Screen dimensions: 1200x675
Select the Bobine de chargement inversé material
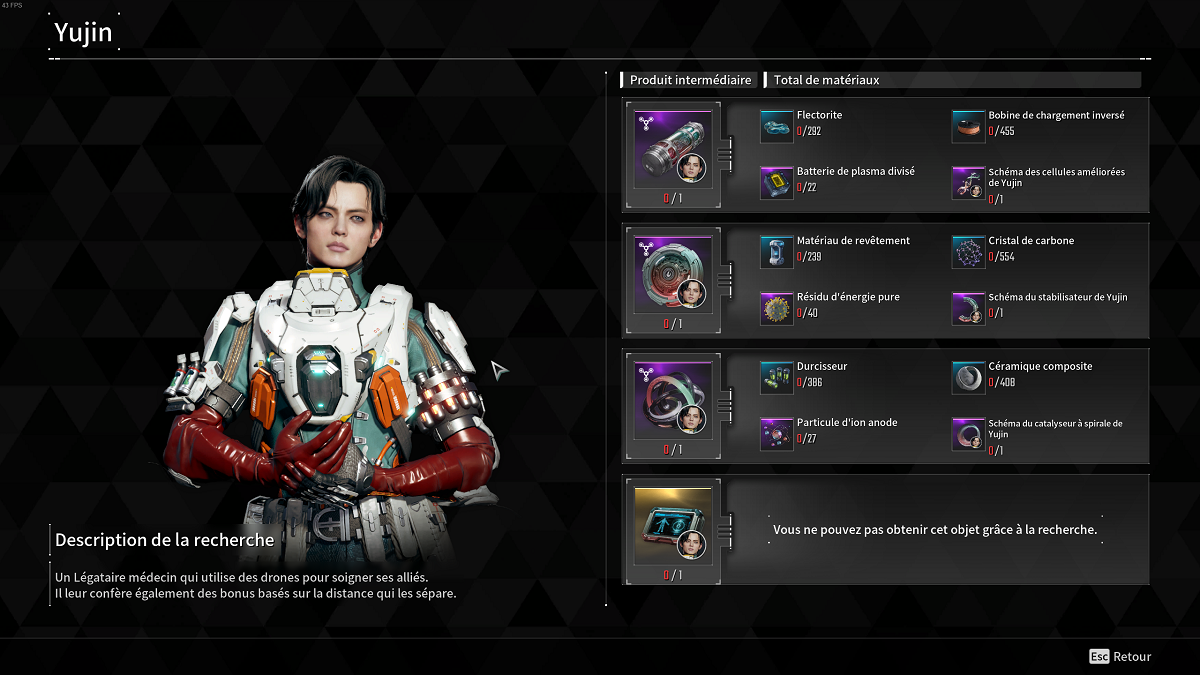pyautogui.click(x=968, y=124)
